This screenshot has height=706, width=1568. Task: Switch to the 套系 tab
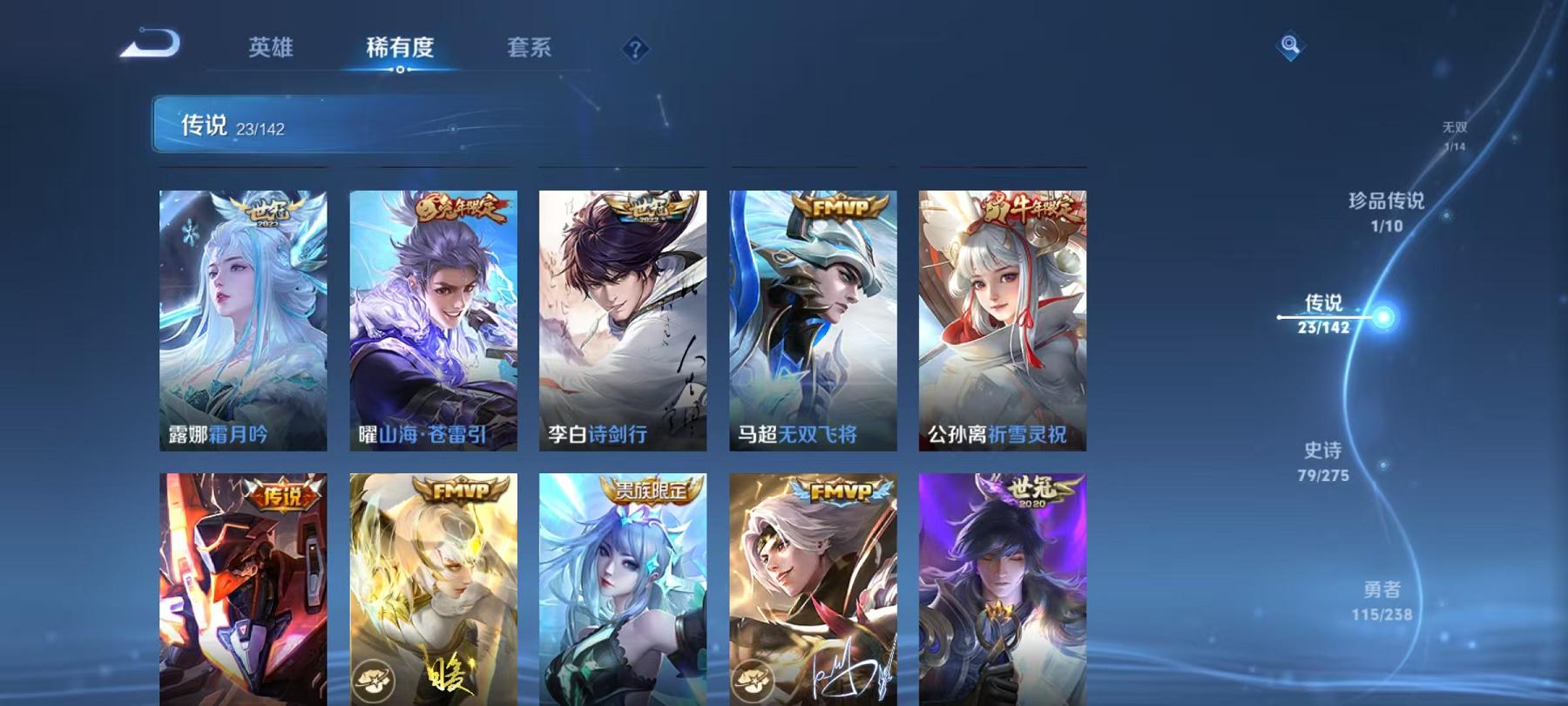[531, 50]
